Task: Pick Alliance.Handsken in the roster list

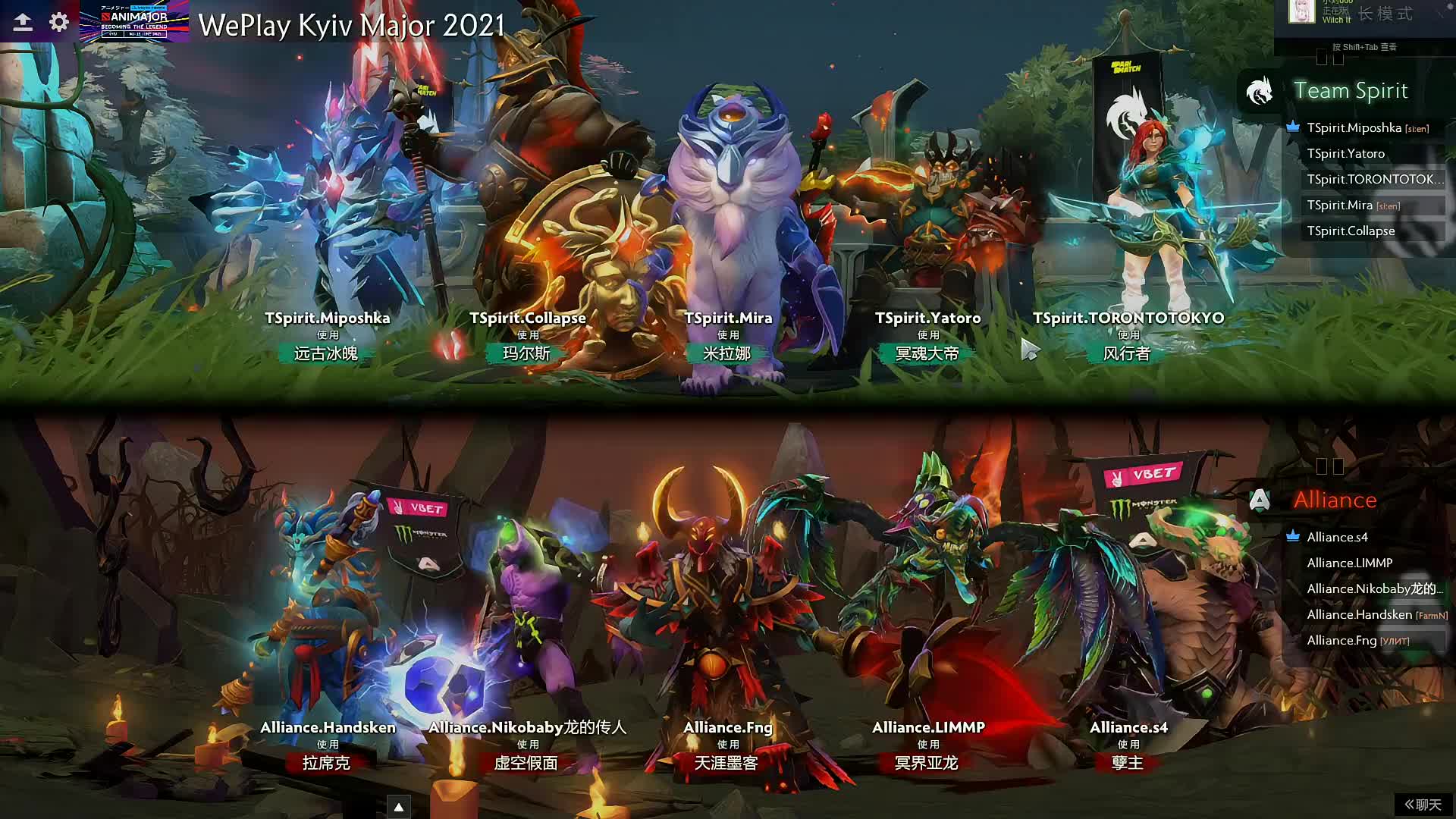Action: 1359,615
